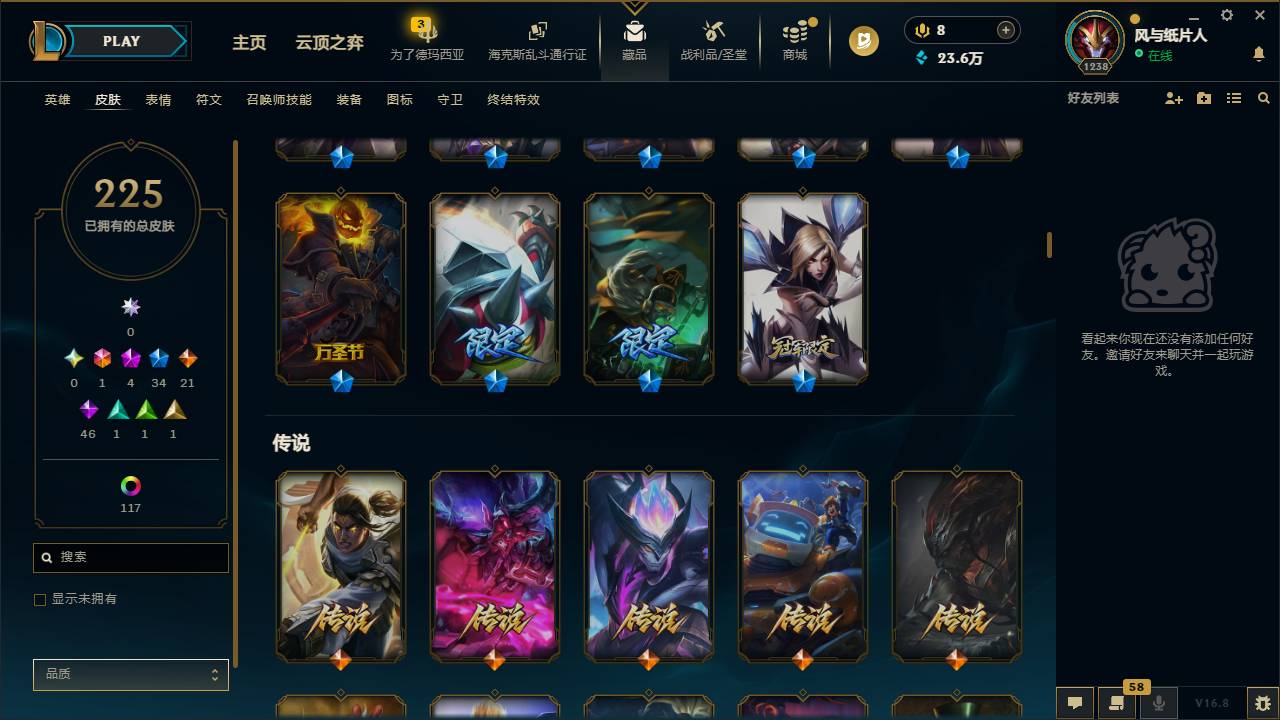Click the chroma color wheel above 117
Viewport: 1280px width, 720px height.
tap(129, 487)
